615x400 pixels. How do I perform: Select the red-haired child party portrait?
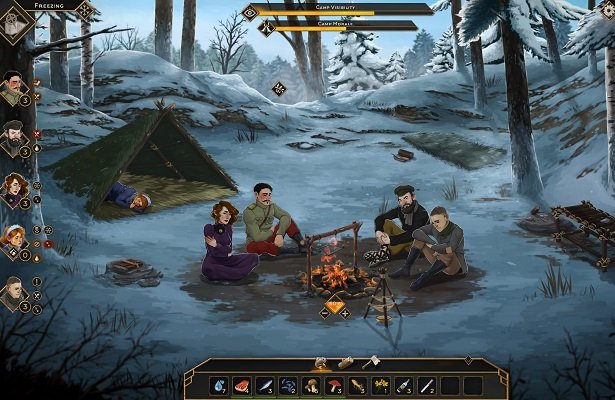pyautogui.click(x=14, y=238)
